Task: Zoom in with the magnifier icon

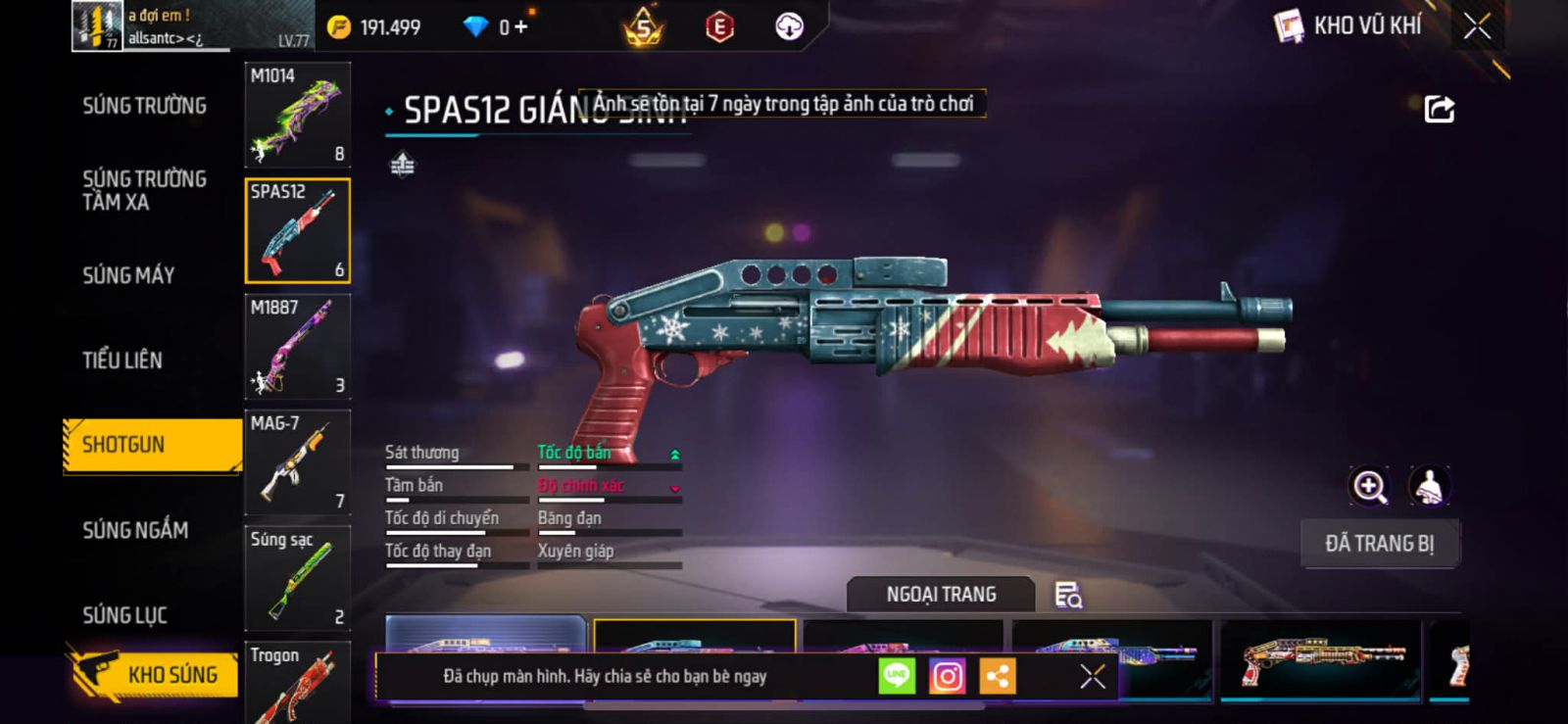Action: pyautogui.click(x=1369, y=486)
